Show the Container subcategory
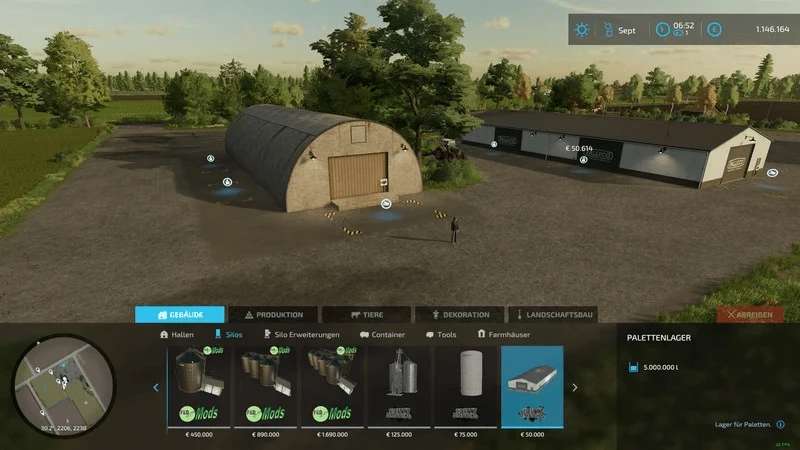The image size is (800, 450). tap(383, 335)
